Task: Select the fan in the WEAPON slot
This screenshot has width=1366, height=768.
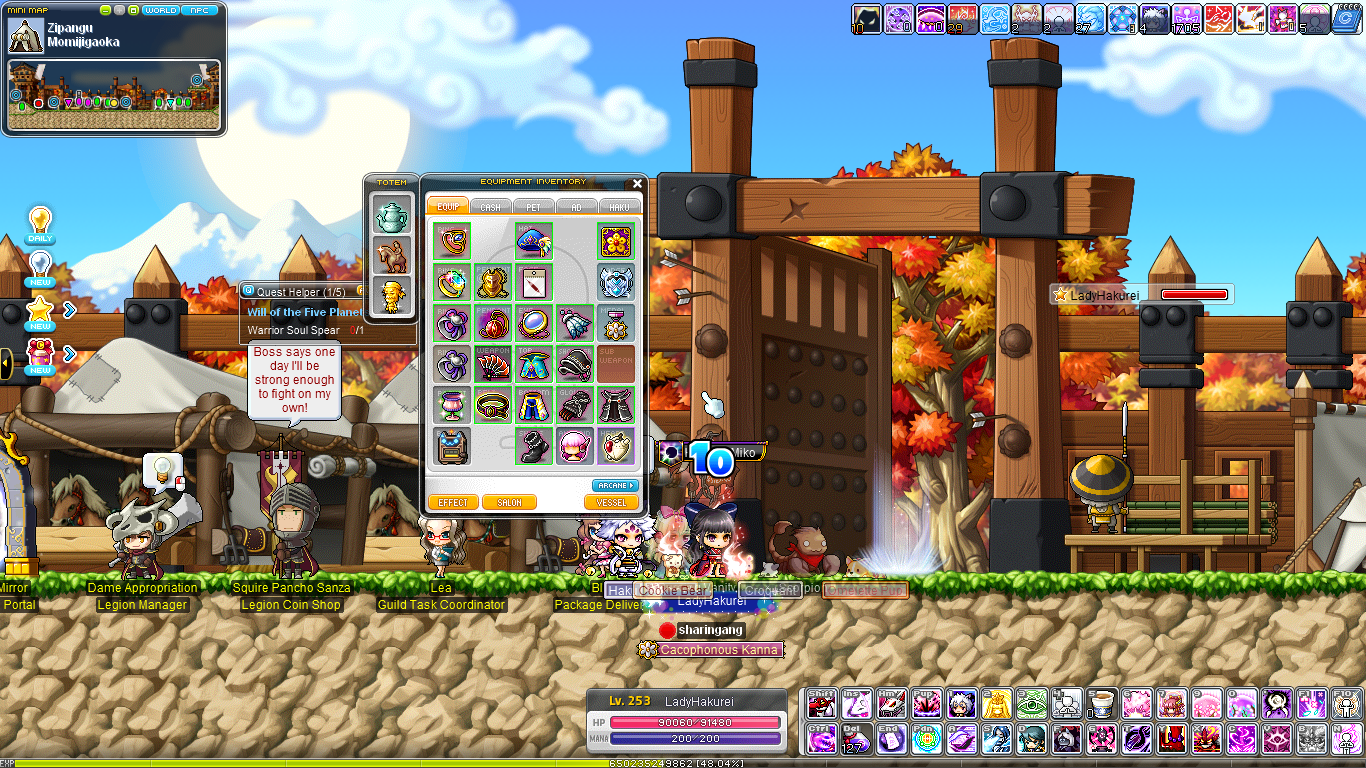Action: click(x=491, y=364)
